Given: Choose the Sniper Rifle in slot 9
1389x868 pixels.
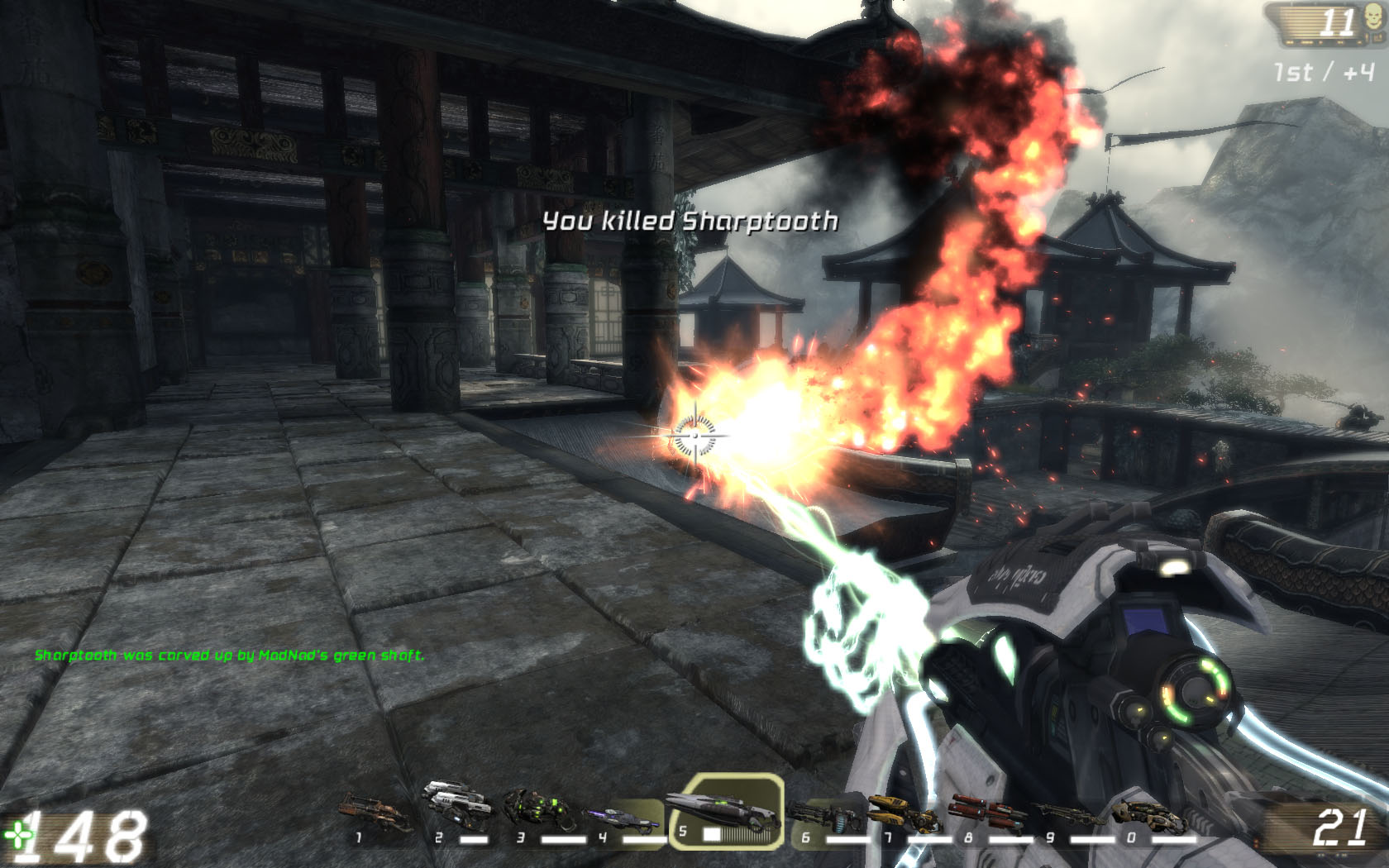Looking at the screenshot, I should (x=1067, y=815).
